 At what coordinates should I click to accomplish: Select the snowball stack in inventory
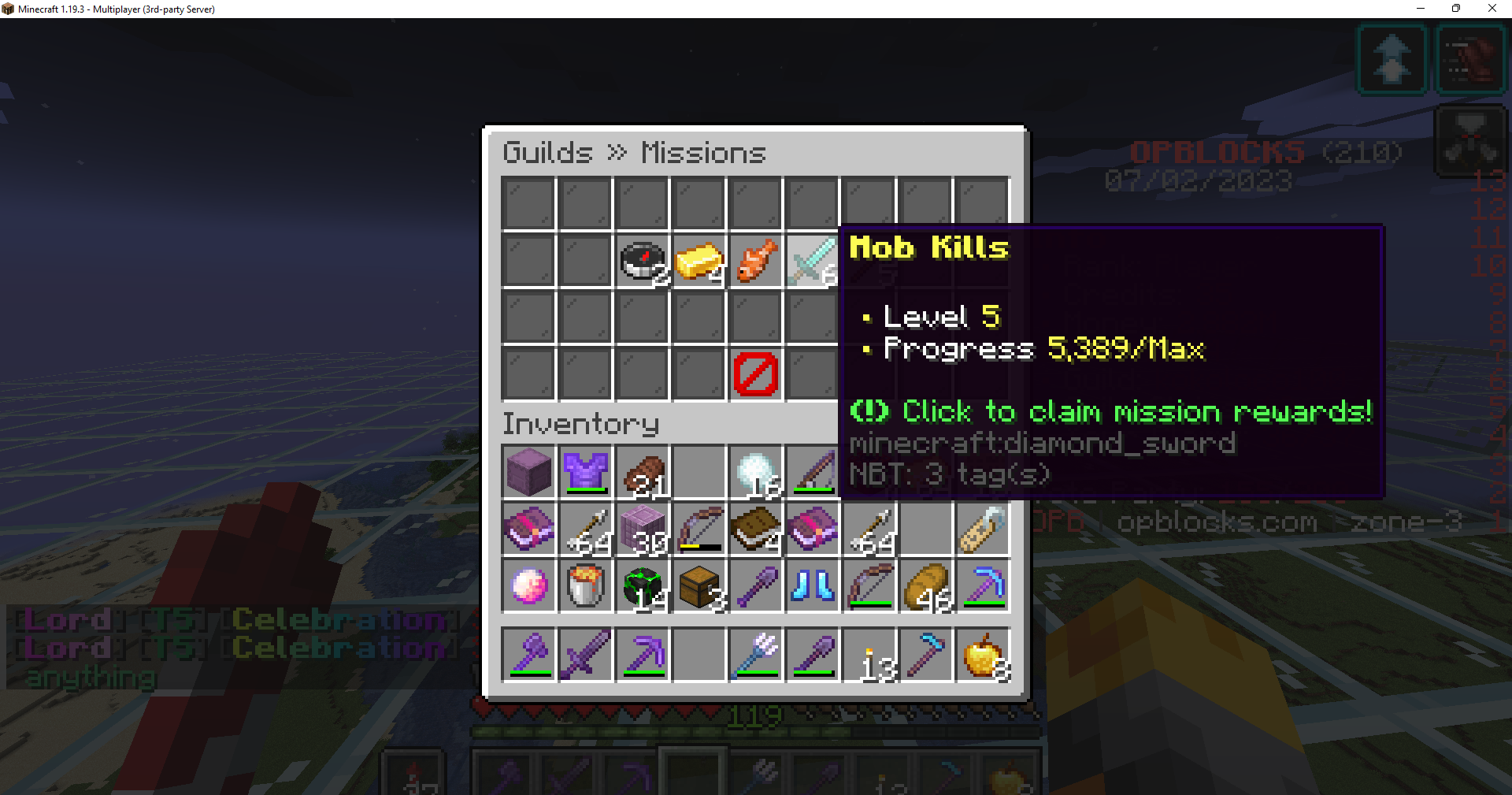point(755,472)
